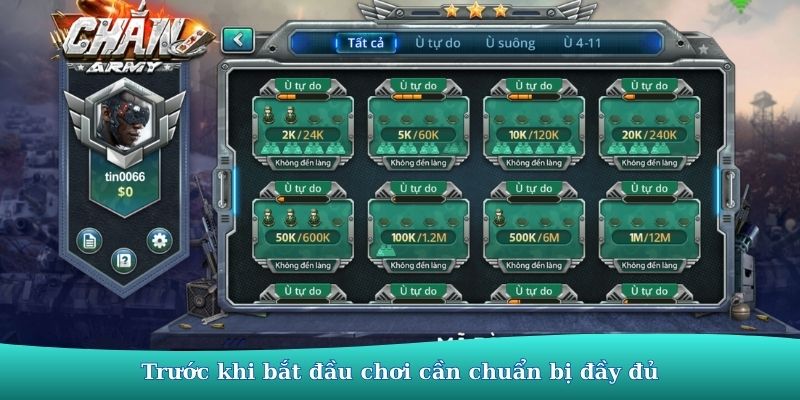The height and width of the screenshot is (400, 800).
Task: Open the question mark help icon
Action: pyautogui.click(x=124, y=260)
